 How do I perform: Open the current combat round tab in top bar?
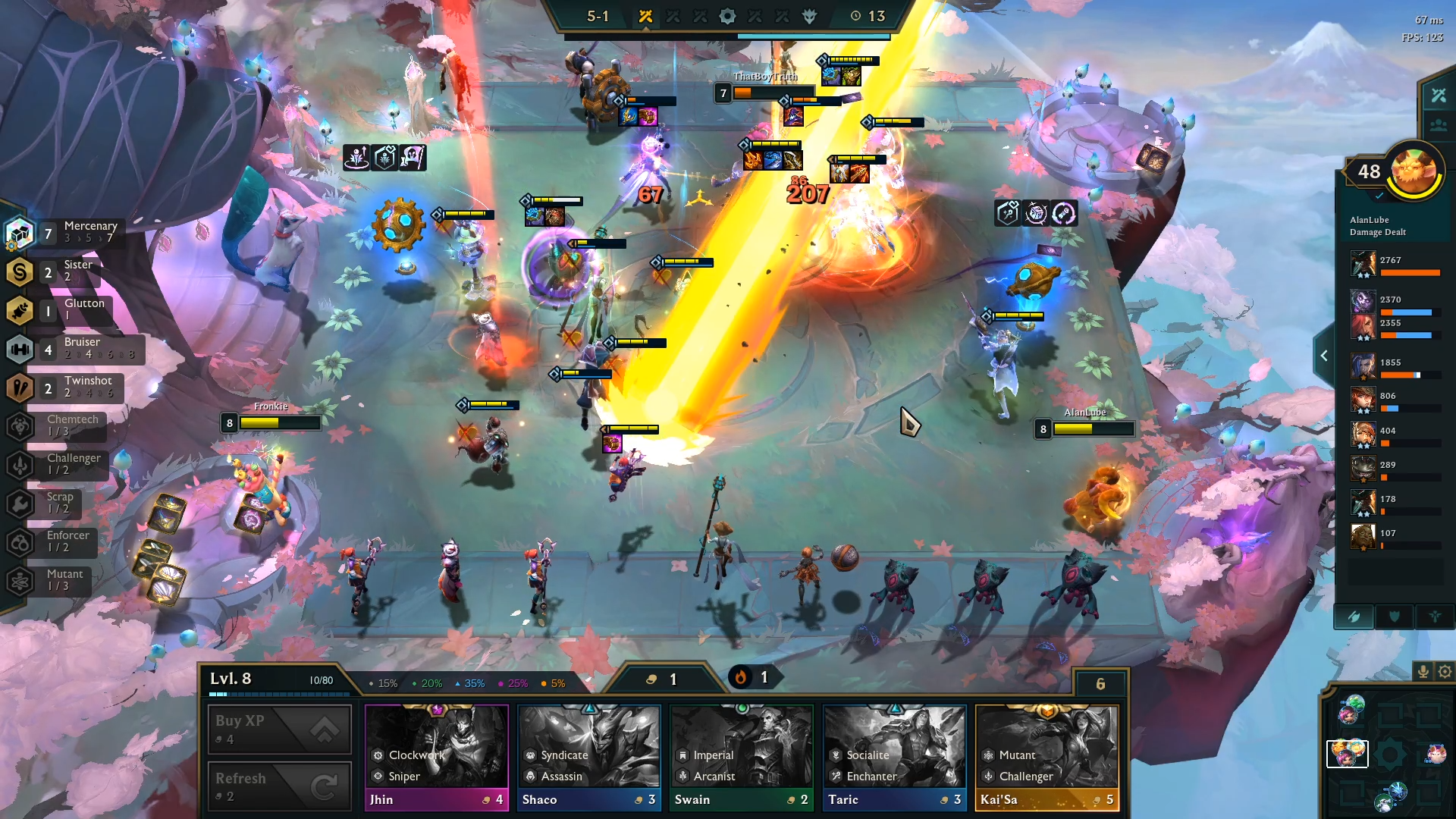[x=647, y=15]
